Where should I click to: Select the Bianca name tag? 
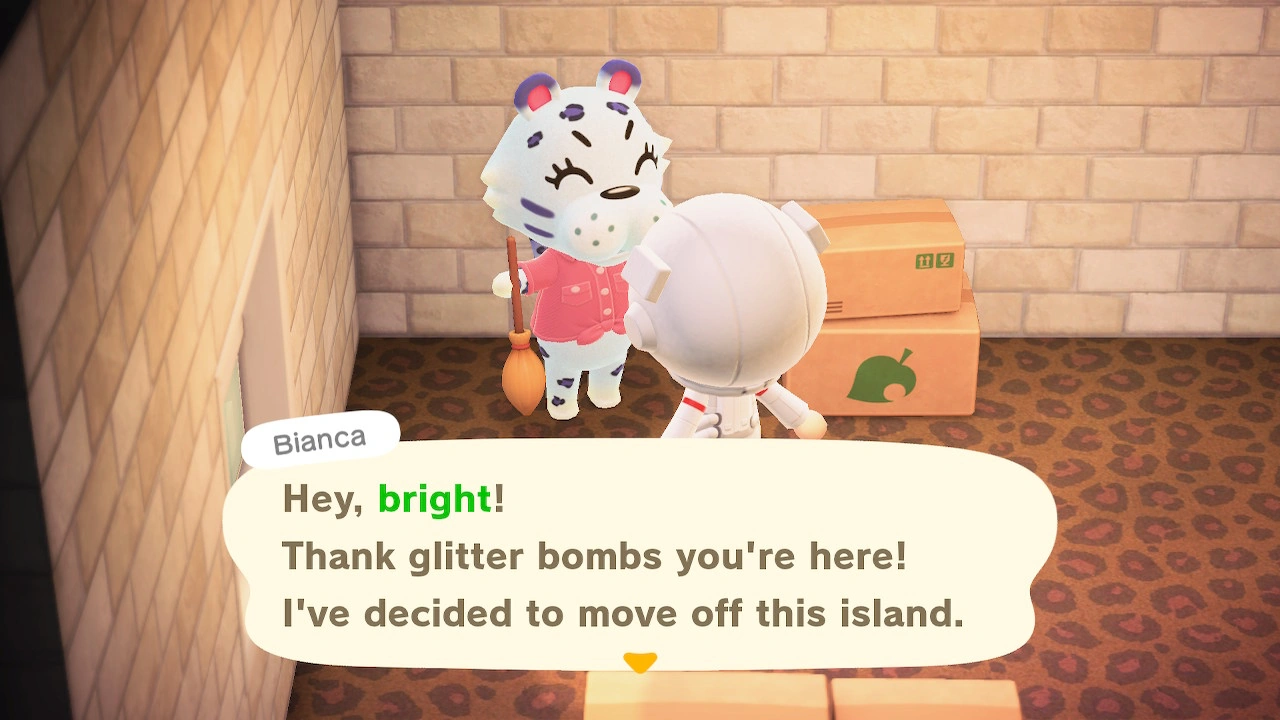pyautogui.click(x=319, y=438)
